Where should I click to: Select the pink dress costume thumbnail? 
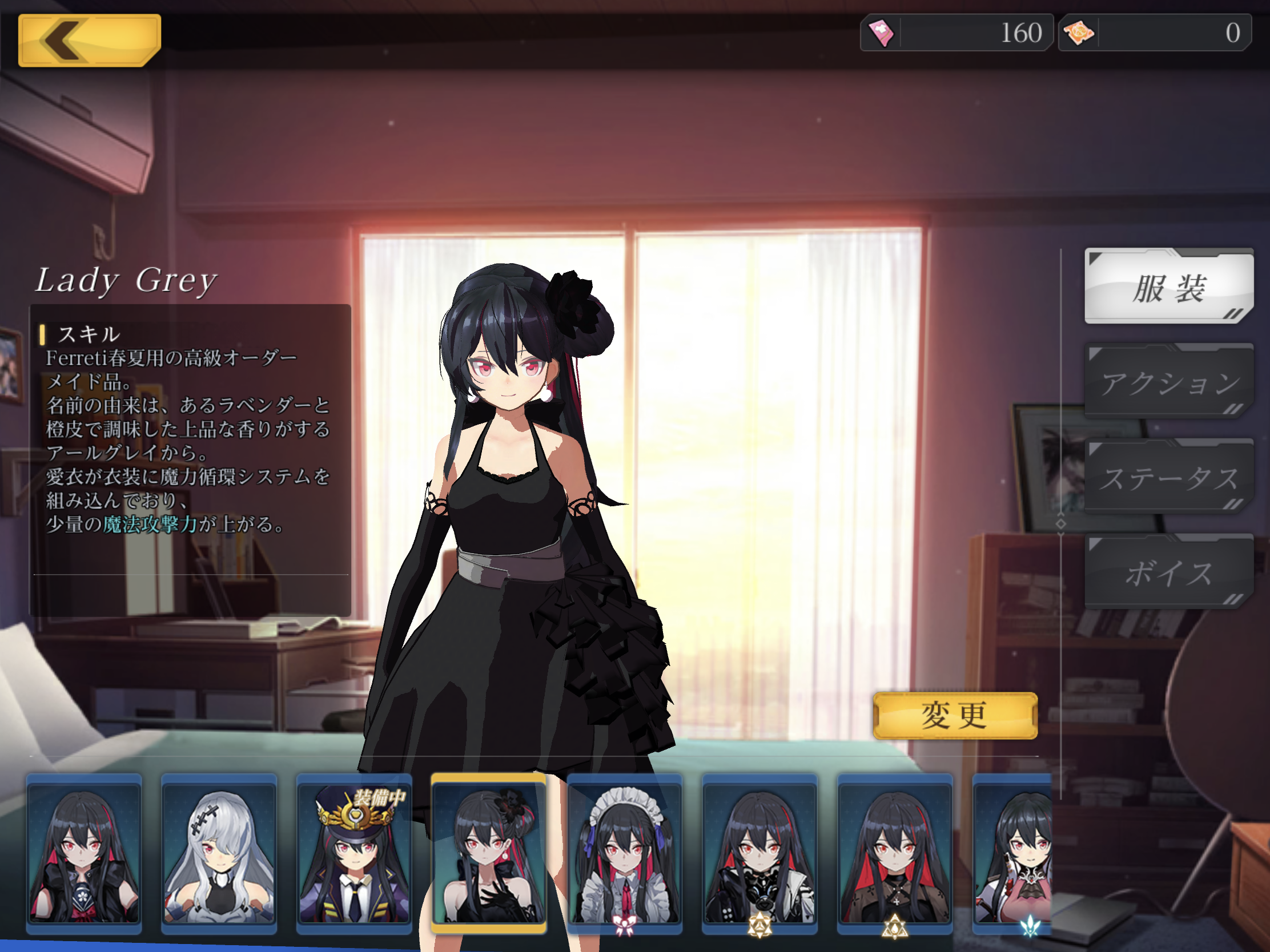pyautogui.click(x=1014, y=853)
